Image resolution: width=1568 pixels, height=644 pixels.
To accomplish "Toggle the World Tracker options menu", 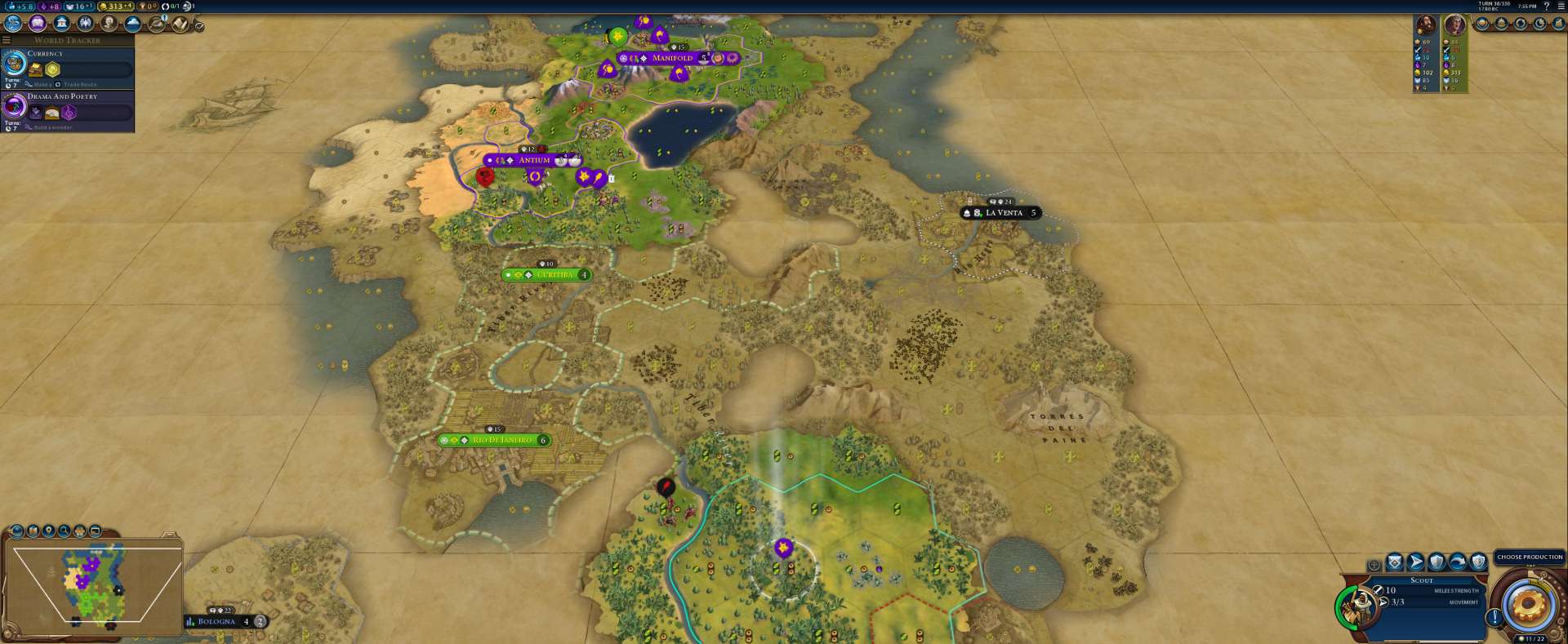I will coord(7,40).
